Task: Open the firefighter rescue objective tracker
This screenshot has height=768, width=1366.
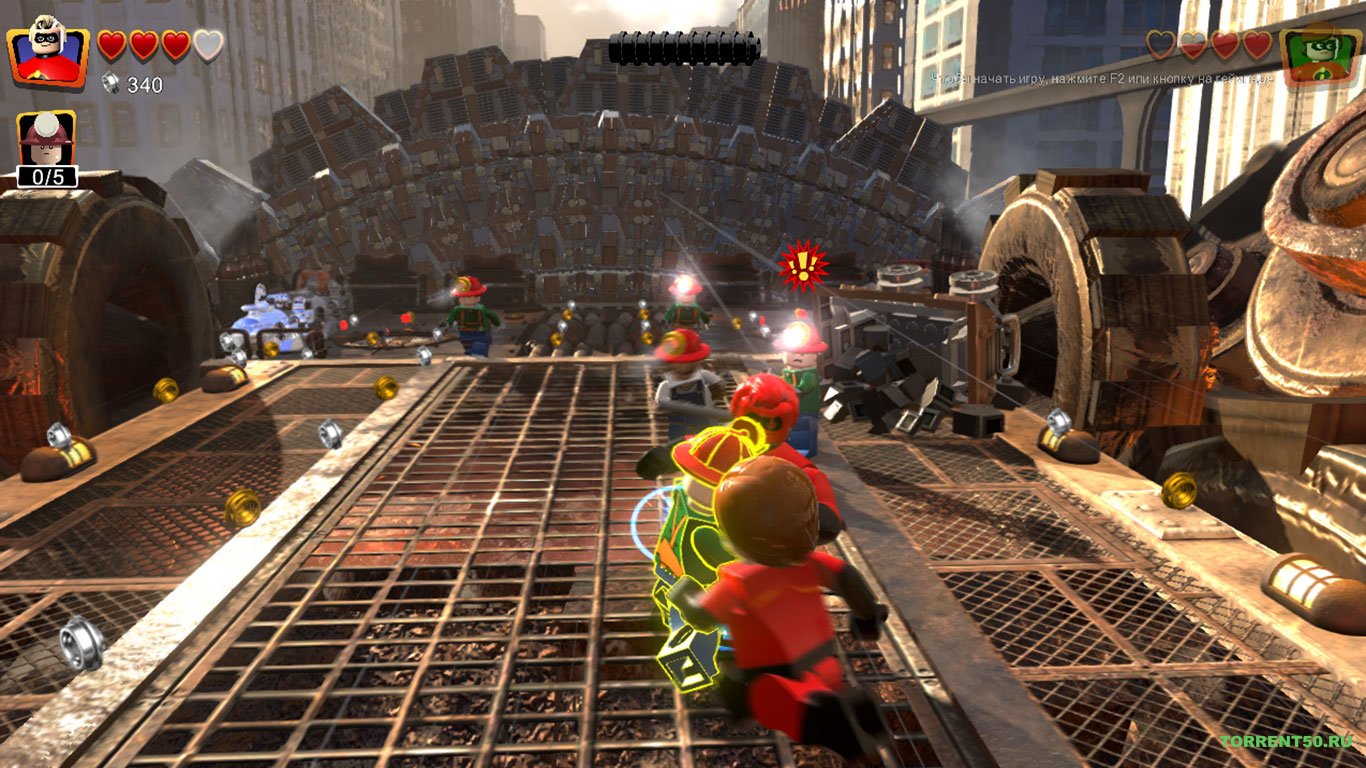Action: click(x=46, y=149)
